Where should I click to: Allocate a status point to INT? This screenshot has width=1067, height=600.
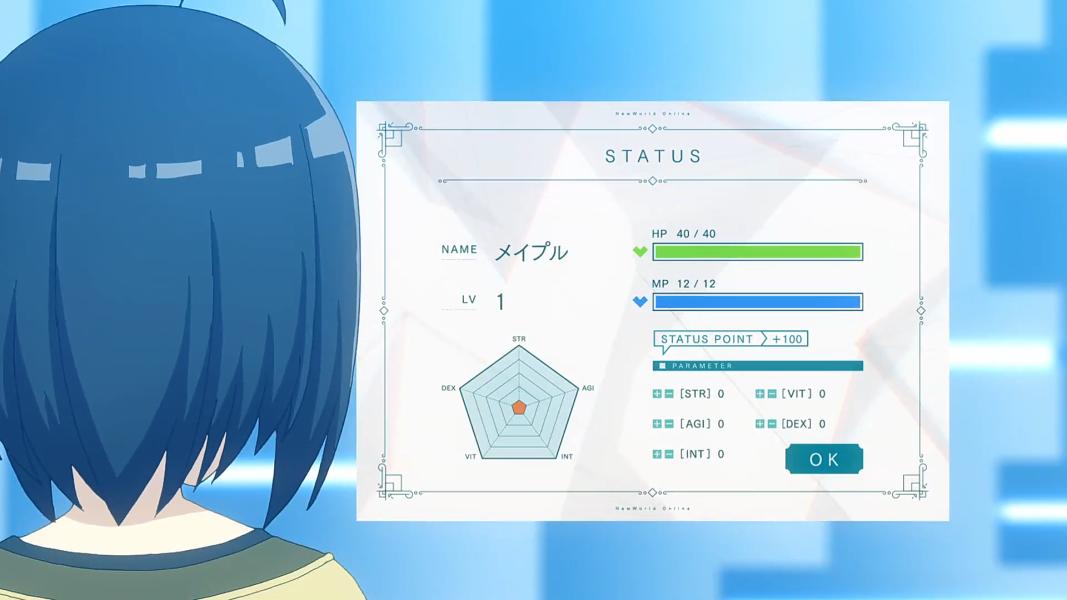pos(657,454)
